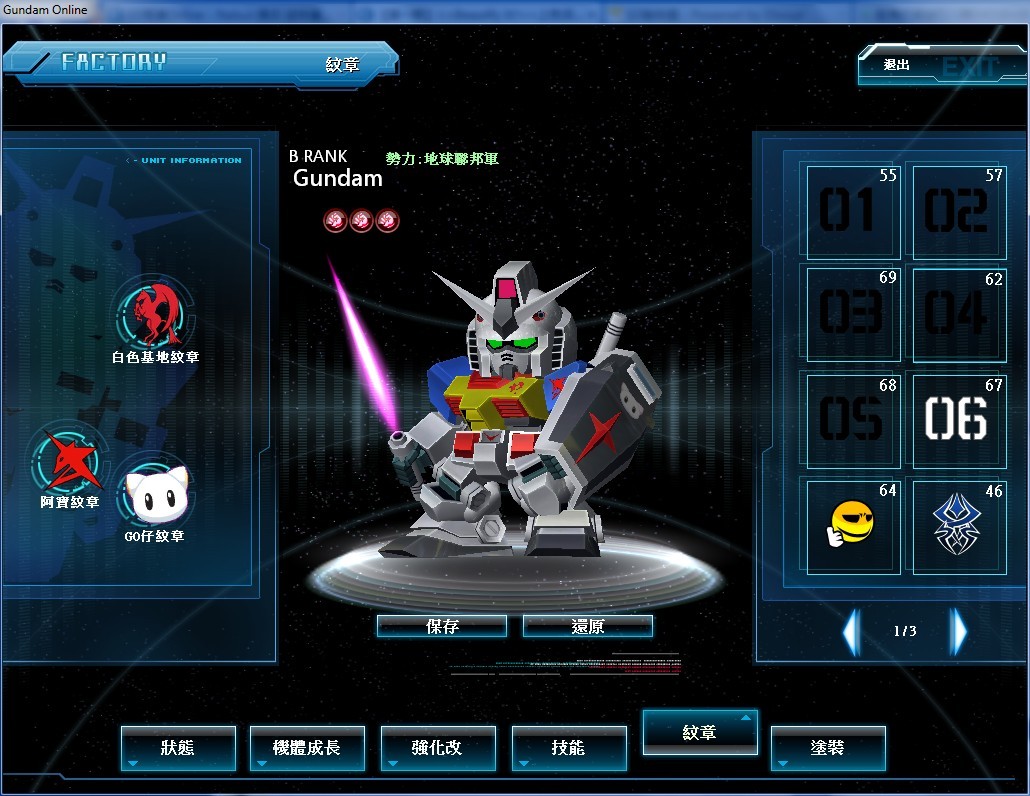
Task: Click the 白色基地紋章 emblem slot
Action: (x=154, y=315)
